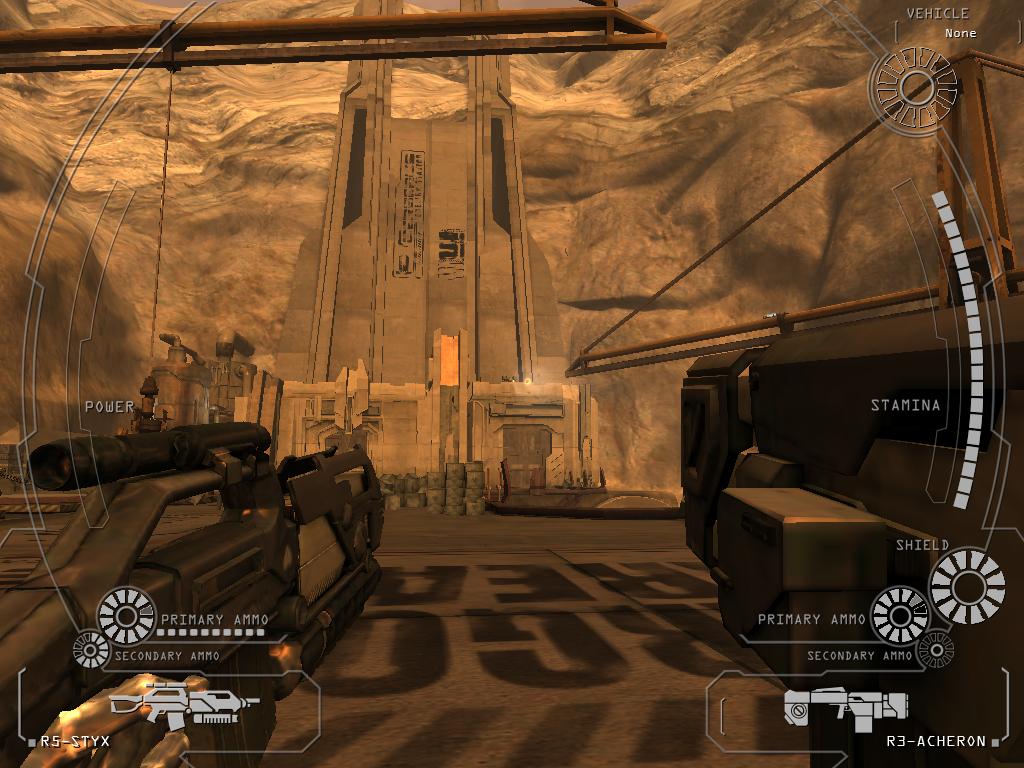Click the Vehicle indicator dial
Image resolution: width=1024 pixels, height=768 pixels.
(x=913, y=88)
